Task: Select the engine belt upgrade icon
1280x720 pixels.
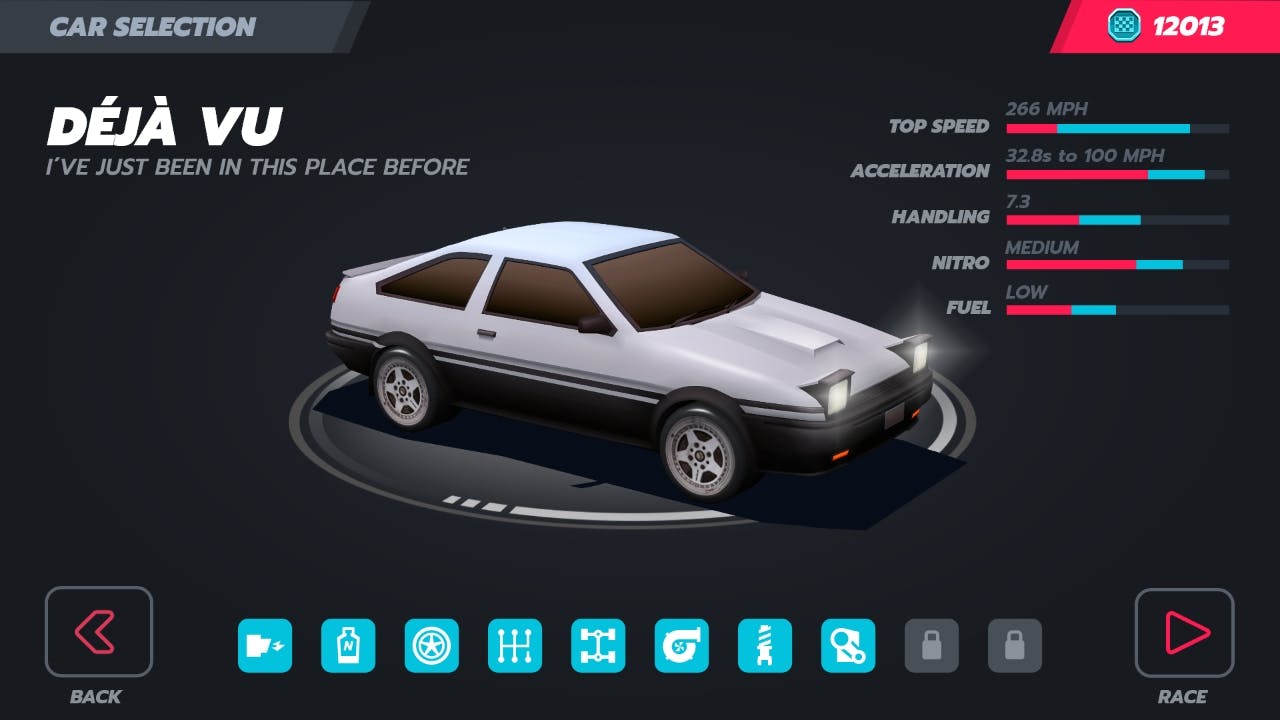Action: 848,646
